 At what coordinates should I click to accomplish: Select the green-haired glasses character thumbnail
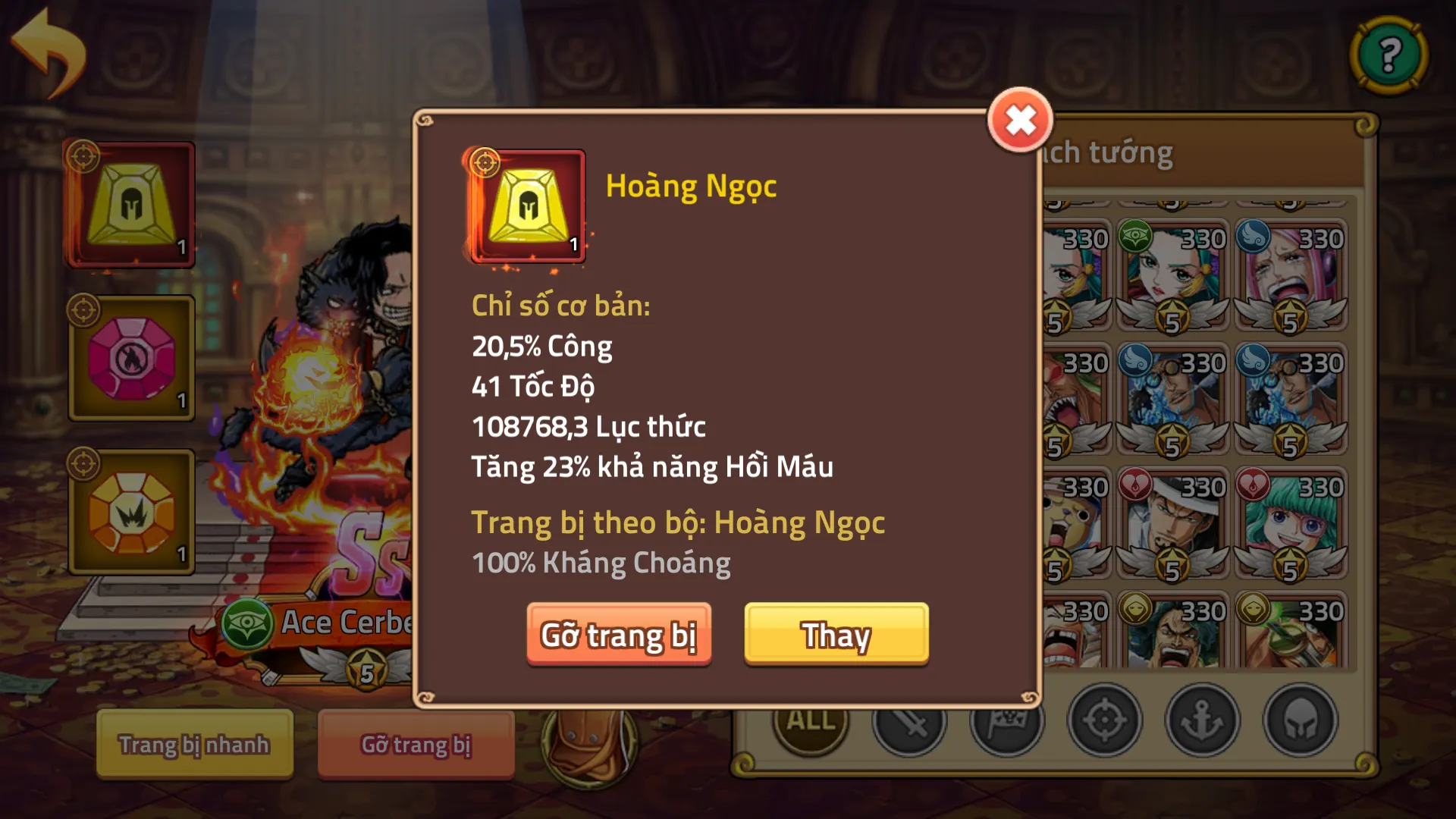(1289, 523)
